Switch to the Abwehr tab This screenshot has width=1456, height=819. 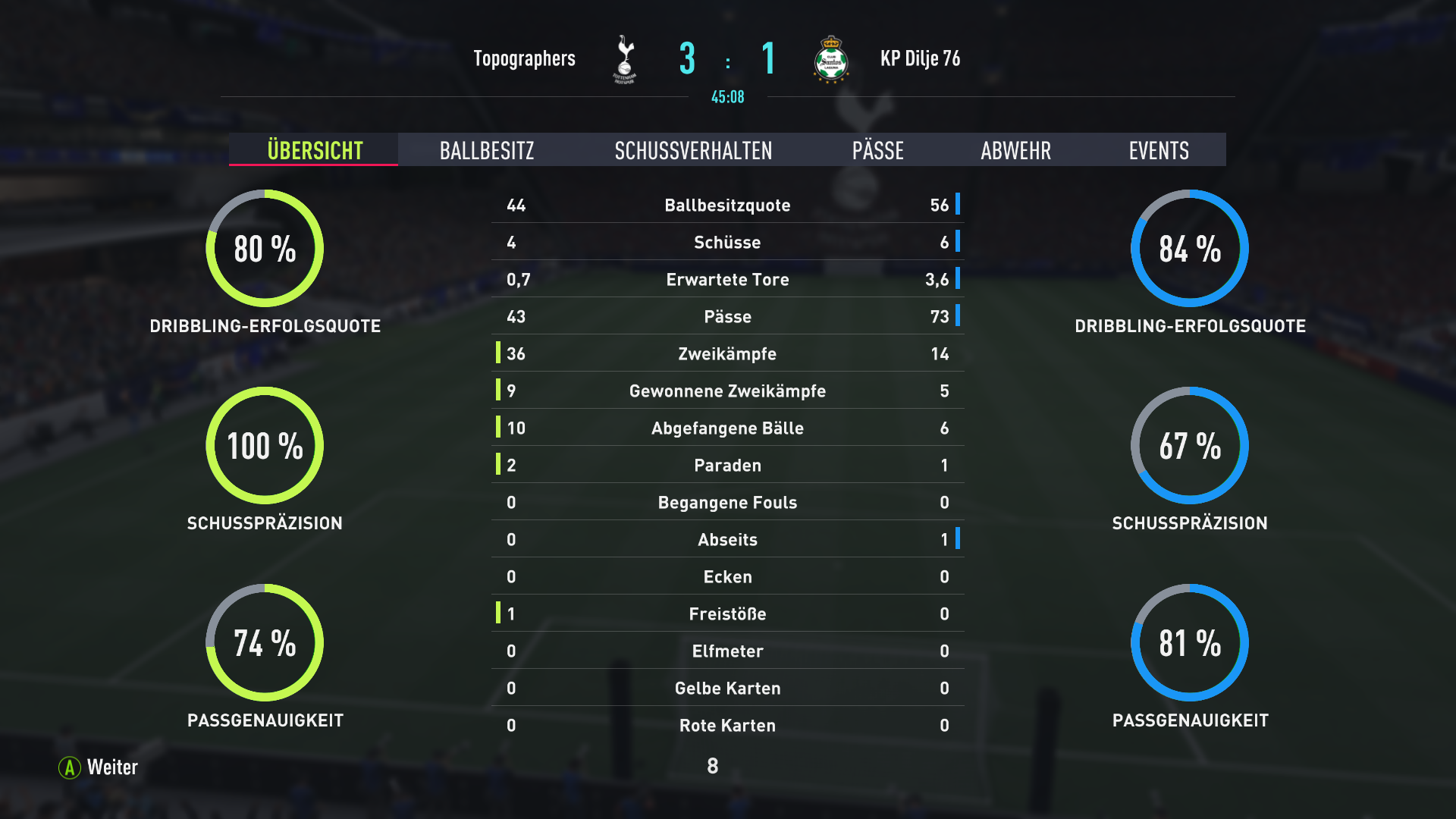[1015, 150]
